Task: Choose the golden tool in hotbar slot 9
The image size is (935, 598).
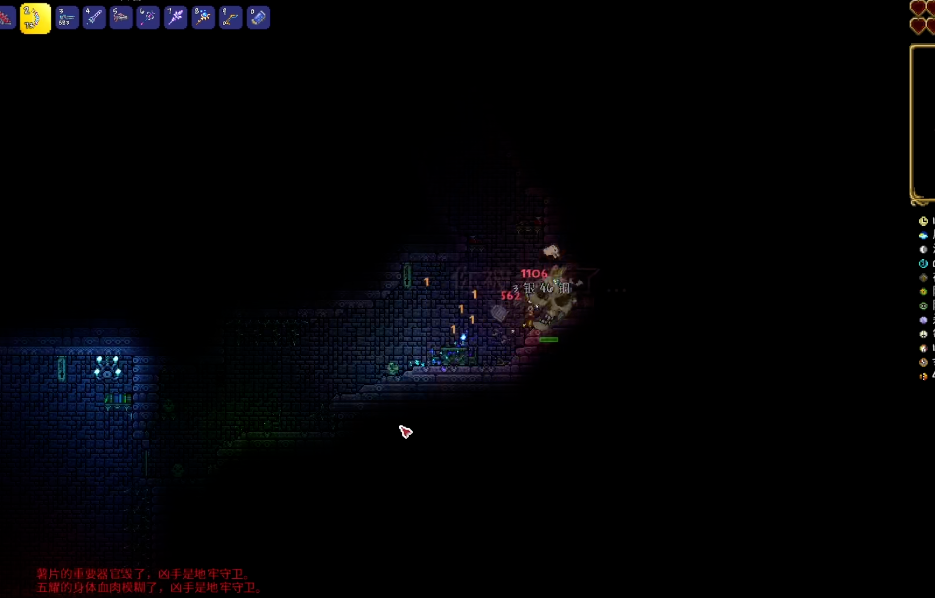Action: (230, 17)
